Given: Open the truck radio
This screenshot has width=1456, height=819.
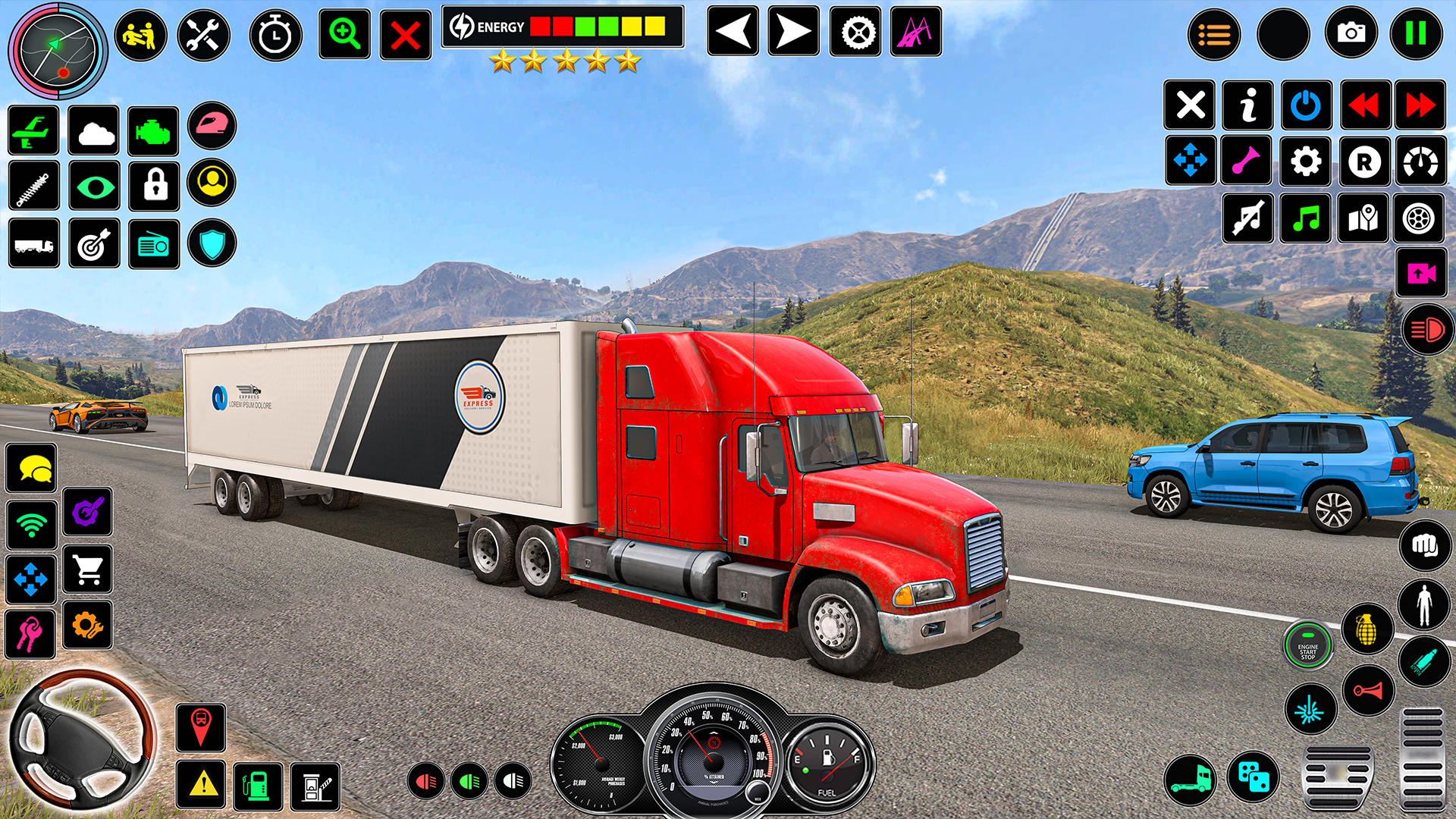Looking at the screenshot, I should (154, 243).
